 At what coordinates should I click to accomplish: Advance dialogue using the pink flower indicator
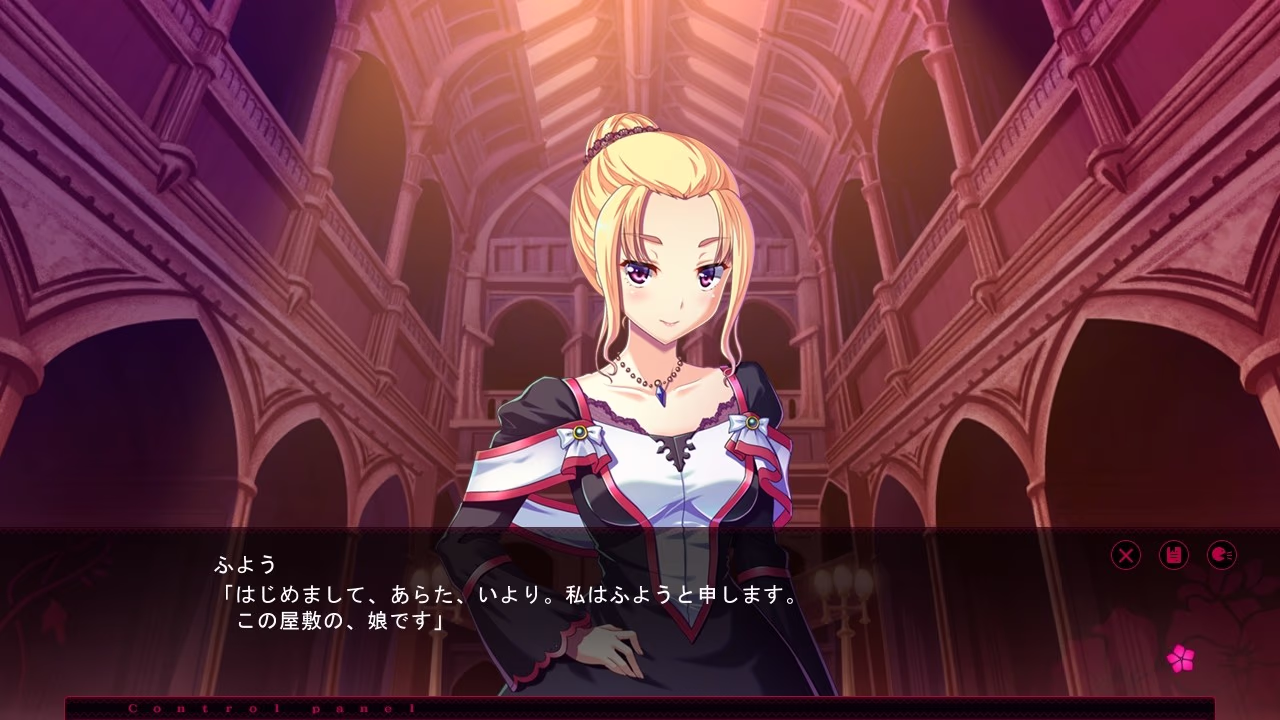[x=1181, y=658]
